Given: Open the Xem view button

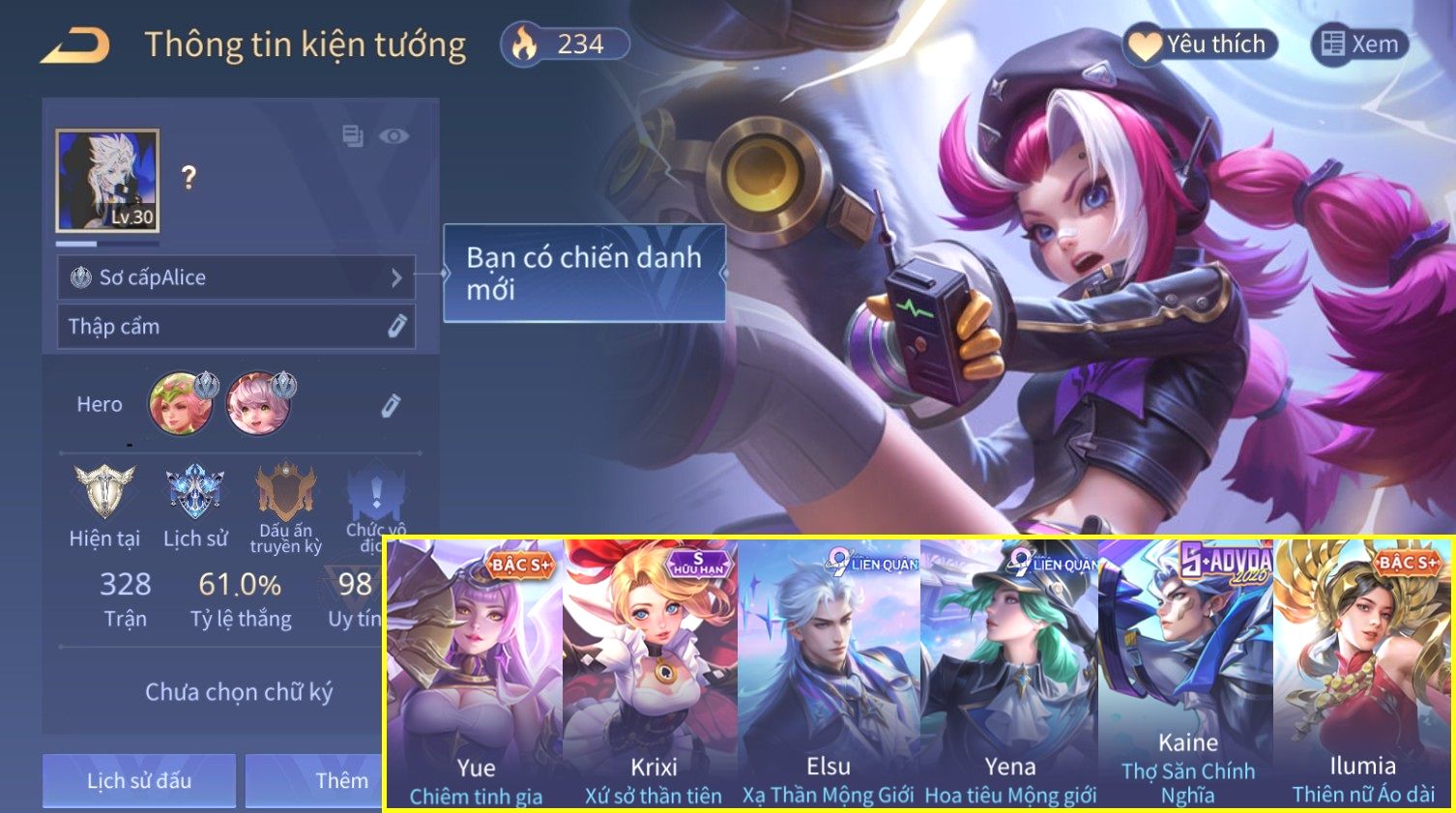Looking at the screenshot, I should click(1359, 44).
